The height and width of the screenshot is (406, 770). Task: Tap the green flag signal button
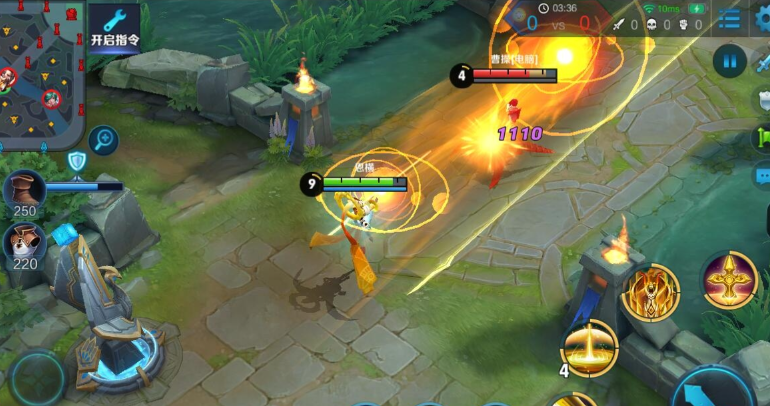coord(763,138)
